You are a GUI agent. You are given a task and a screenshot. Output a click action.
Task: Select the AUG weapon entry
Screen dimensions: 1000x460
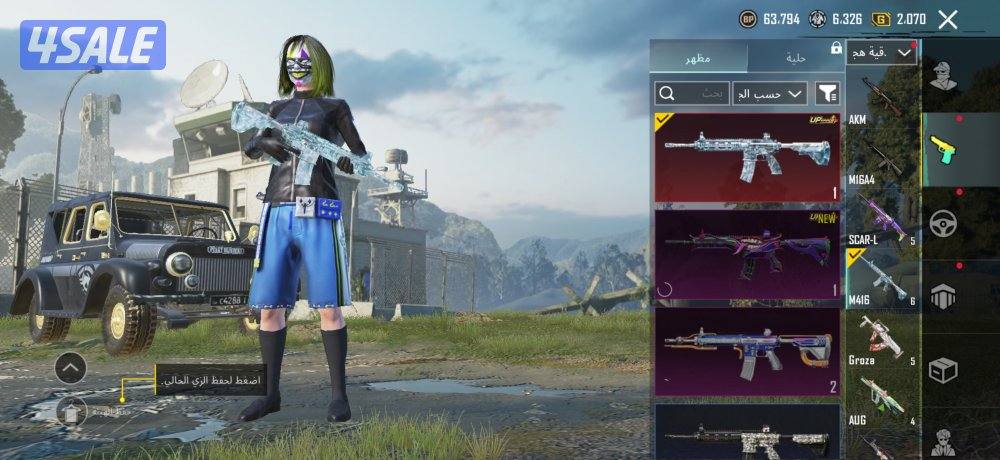(882, 400)
